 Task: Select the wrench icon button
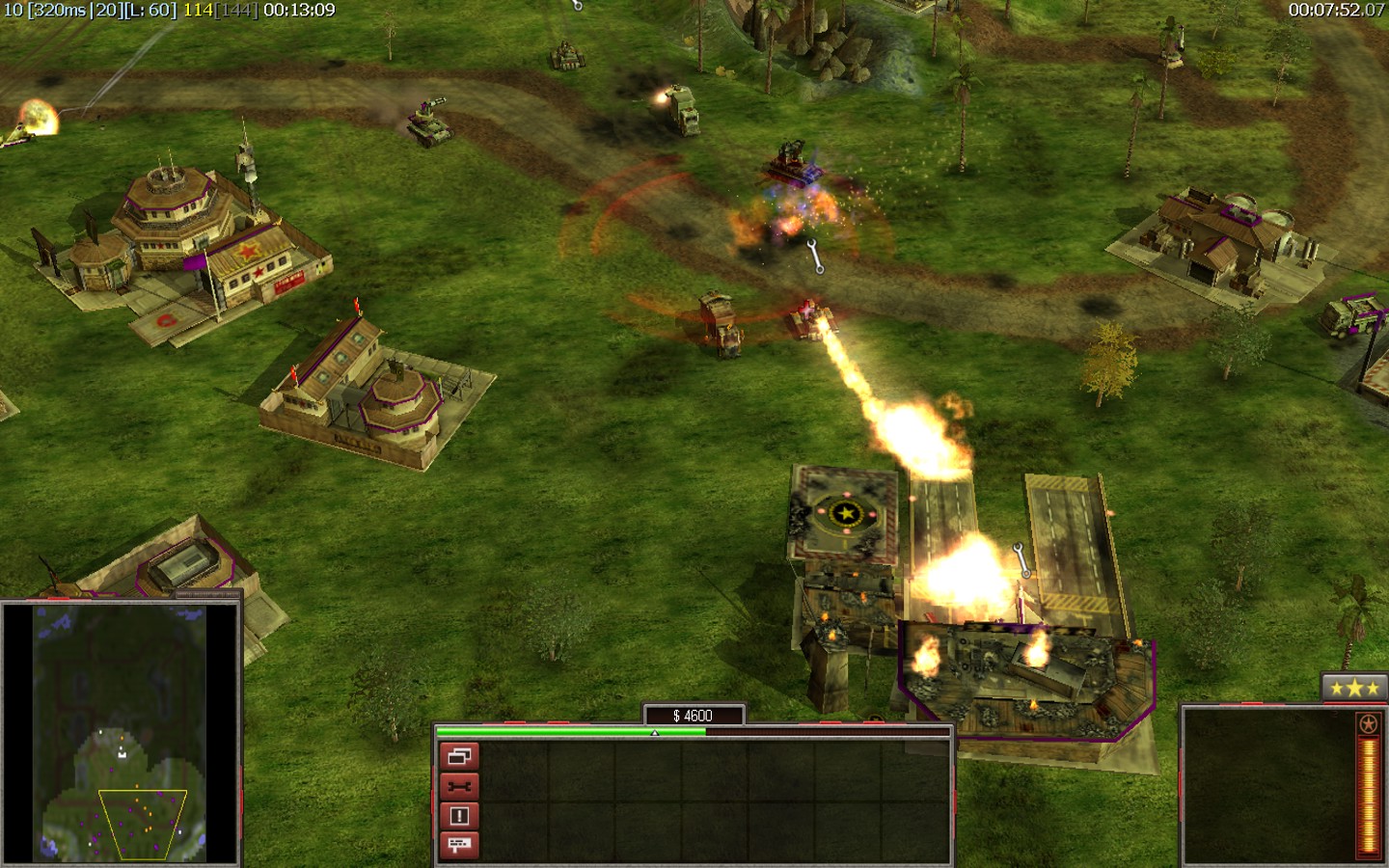pos(459,786)
